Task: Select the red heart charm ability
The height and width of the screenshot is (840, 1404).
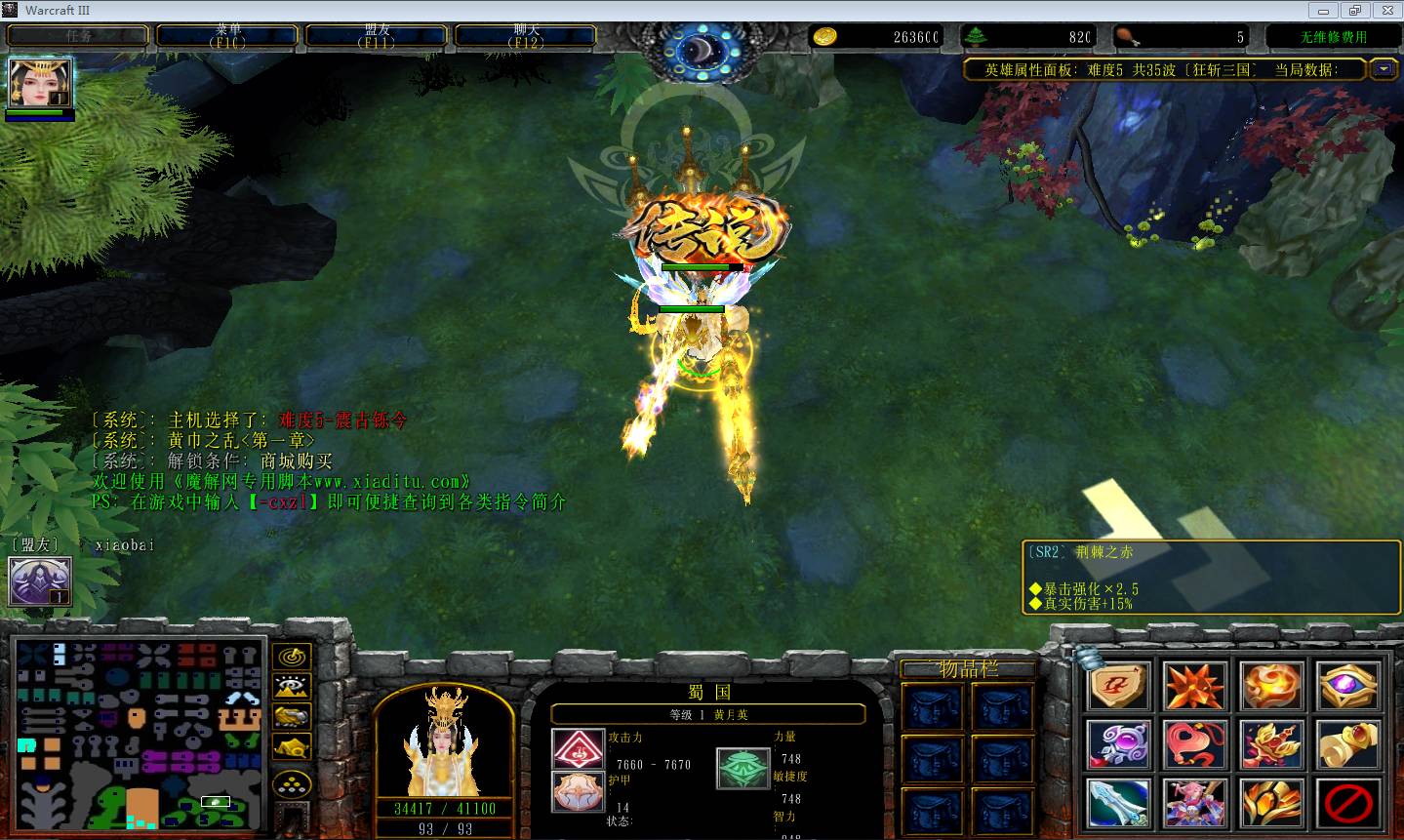Action: pyautogui.click(x=1195, y=744)
